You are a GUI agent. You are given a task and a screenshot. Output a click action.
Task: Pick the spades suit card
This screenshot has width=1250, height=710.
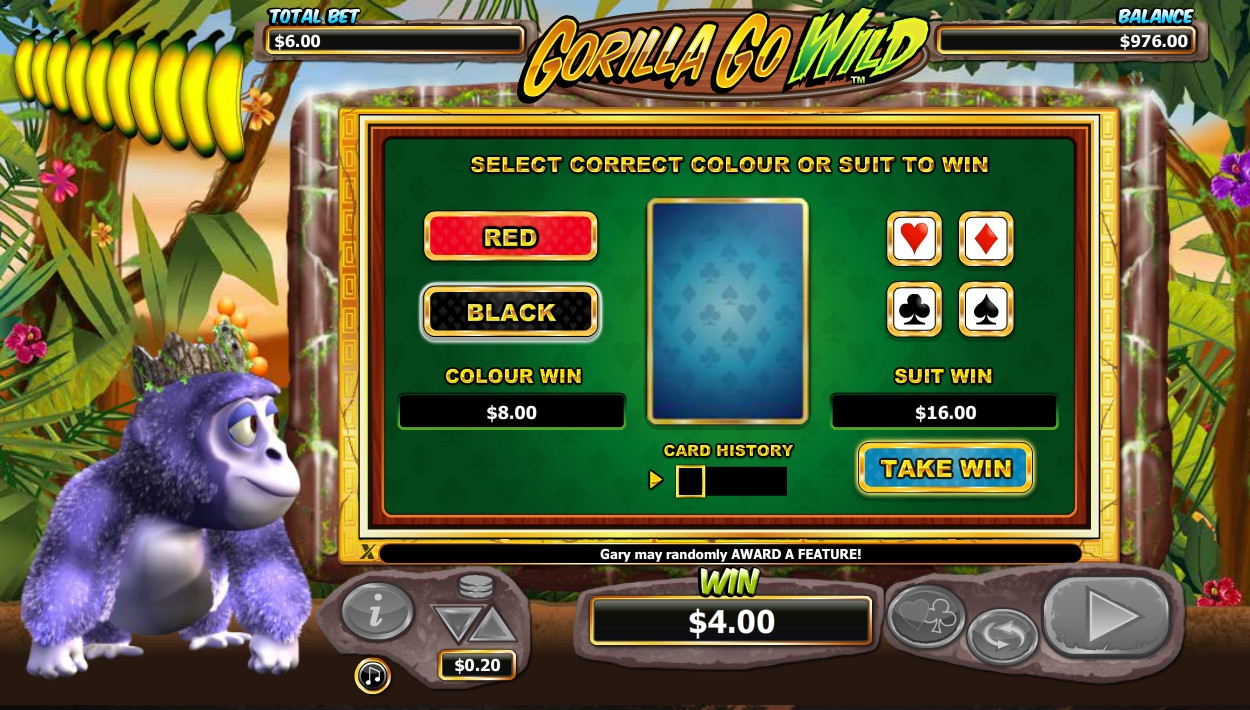pyautogui.click(x=986, y=310)
